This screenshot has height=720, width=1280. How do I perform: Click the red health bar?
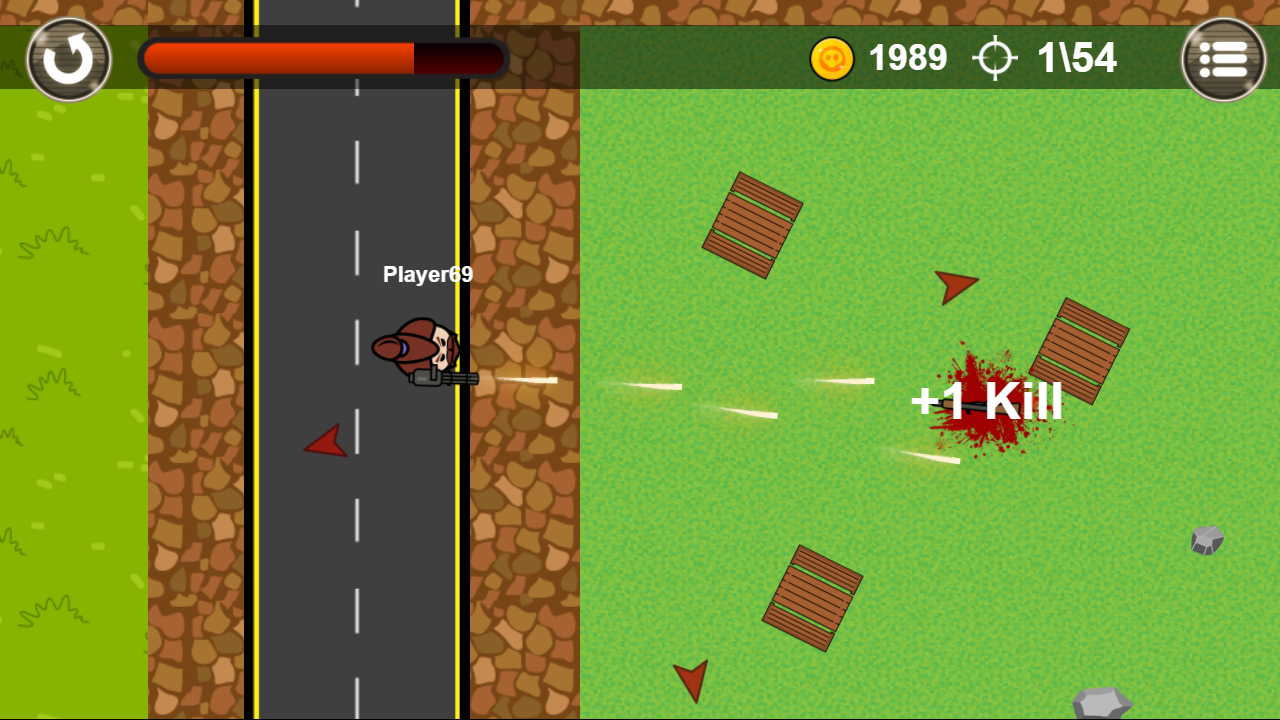(280, 58)
